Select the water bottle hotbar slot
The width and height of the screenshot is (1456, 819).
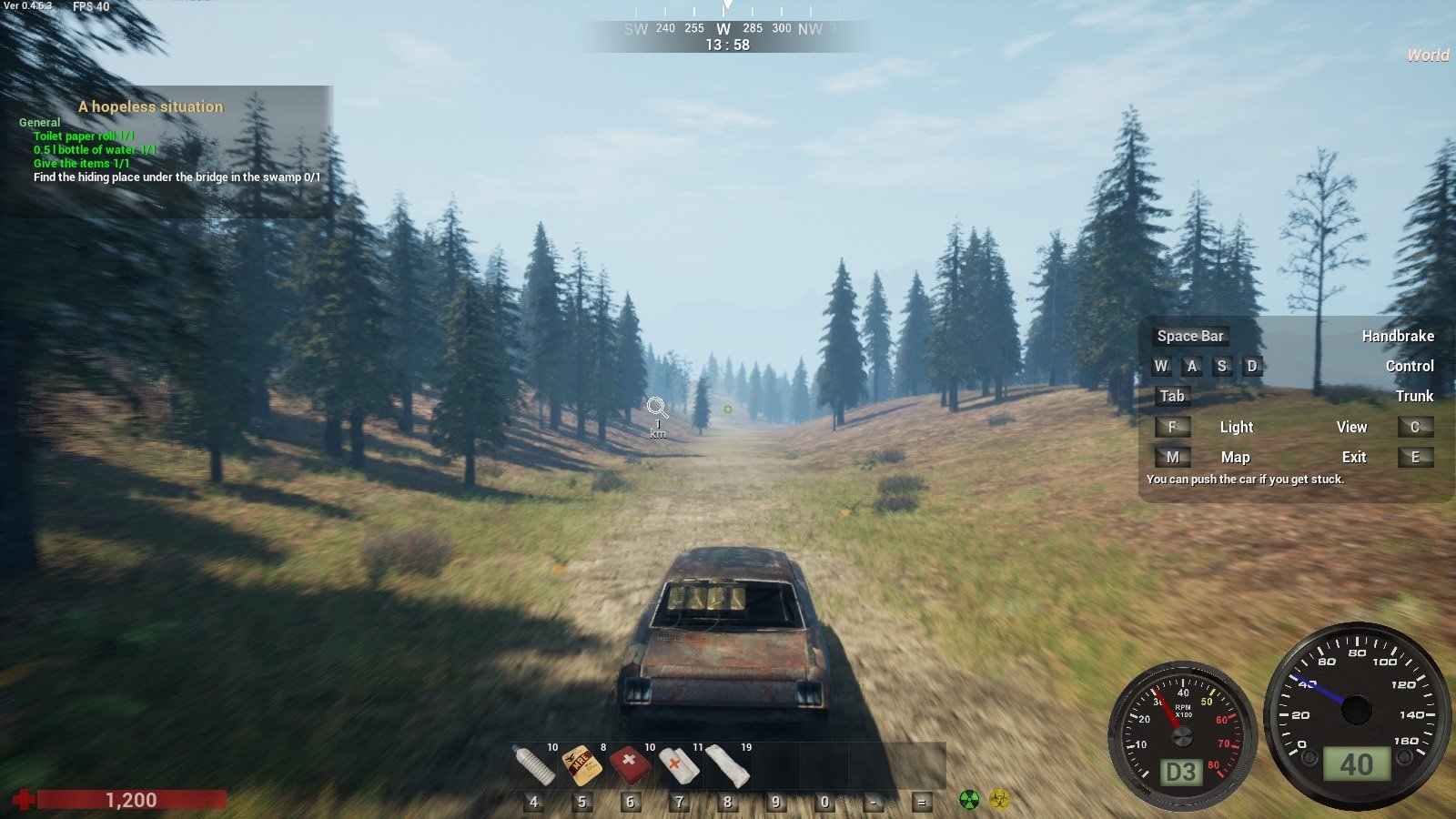tap(534, 765)
